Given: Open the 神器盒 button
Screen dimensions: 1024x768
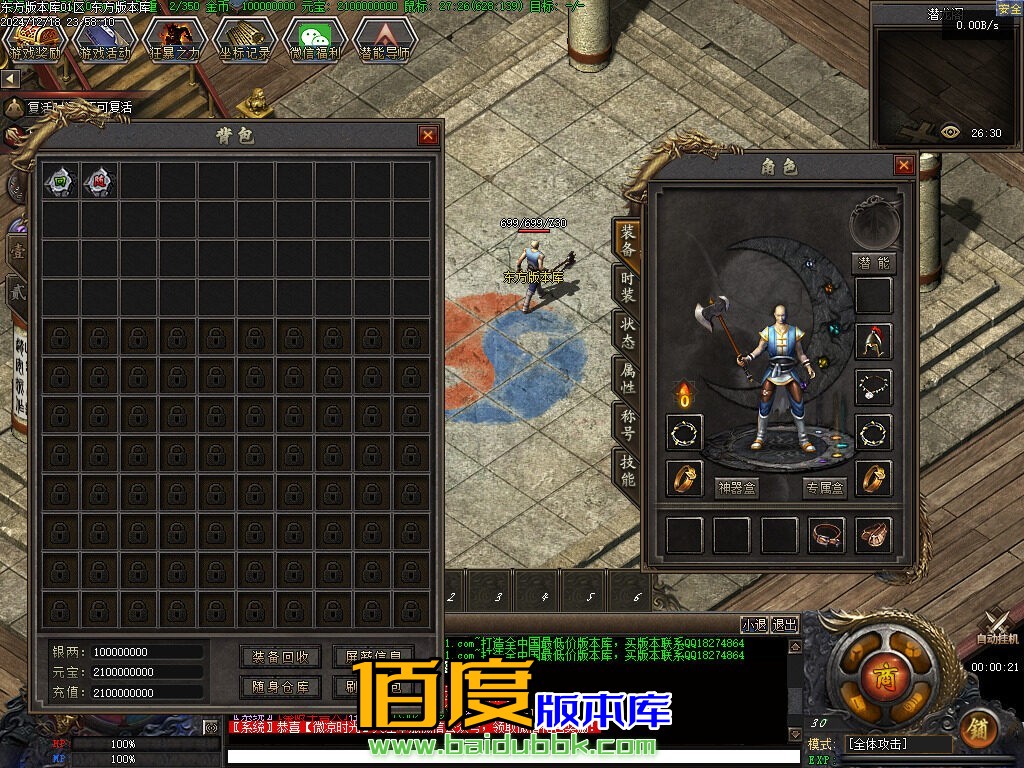Looking at the screenshot, I should tap(738, 488).
